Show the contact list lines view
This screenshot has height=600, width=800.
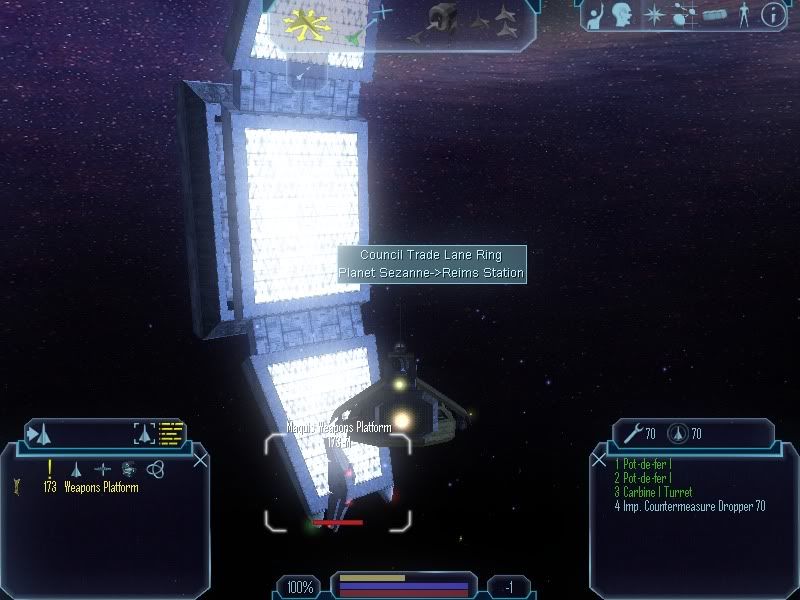click(x=173, y=434)
